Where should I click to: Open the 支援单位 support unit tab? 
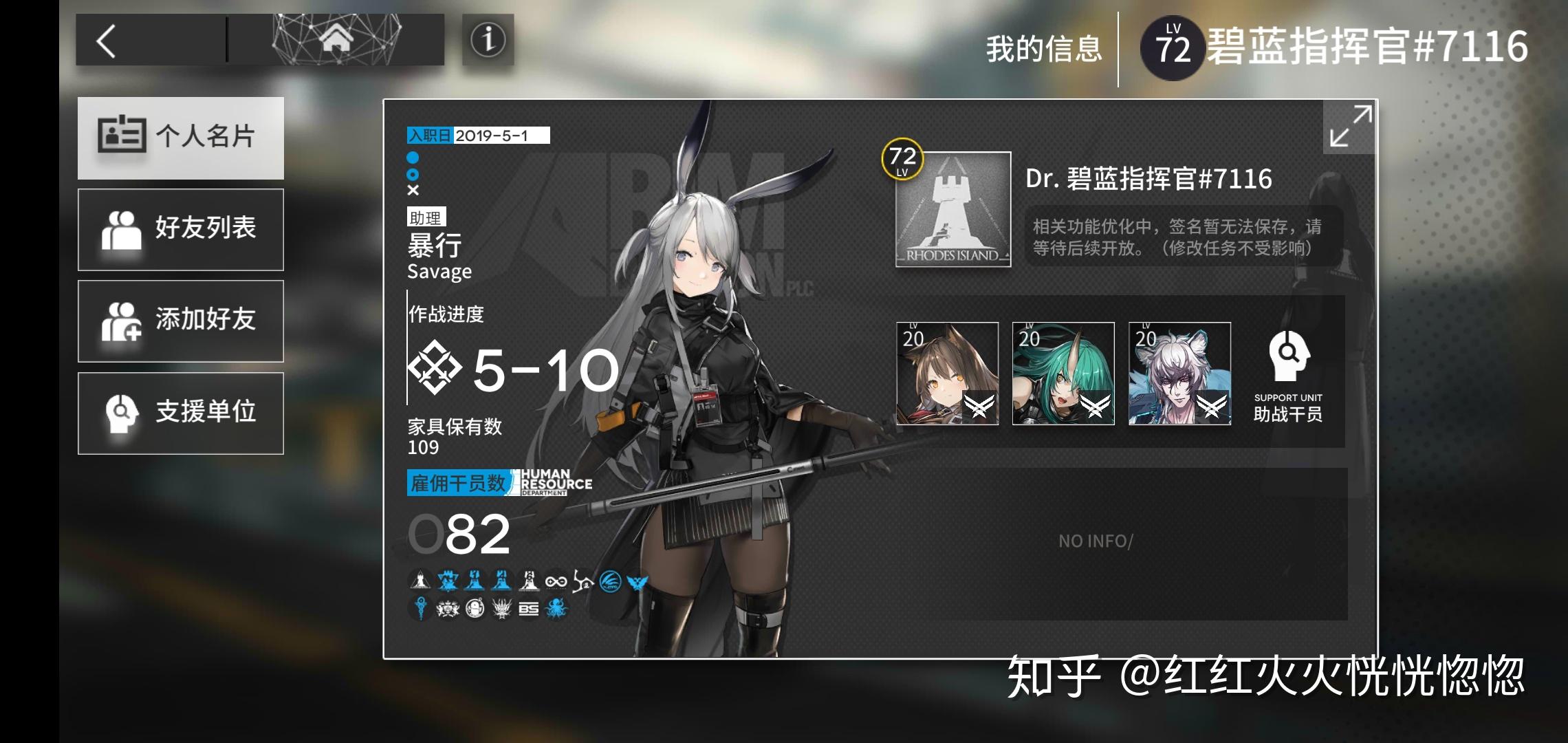coord(181,413)
